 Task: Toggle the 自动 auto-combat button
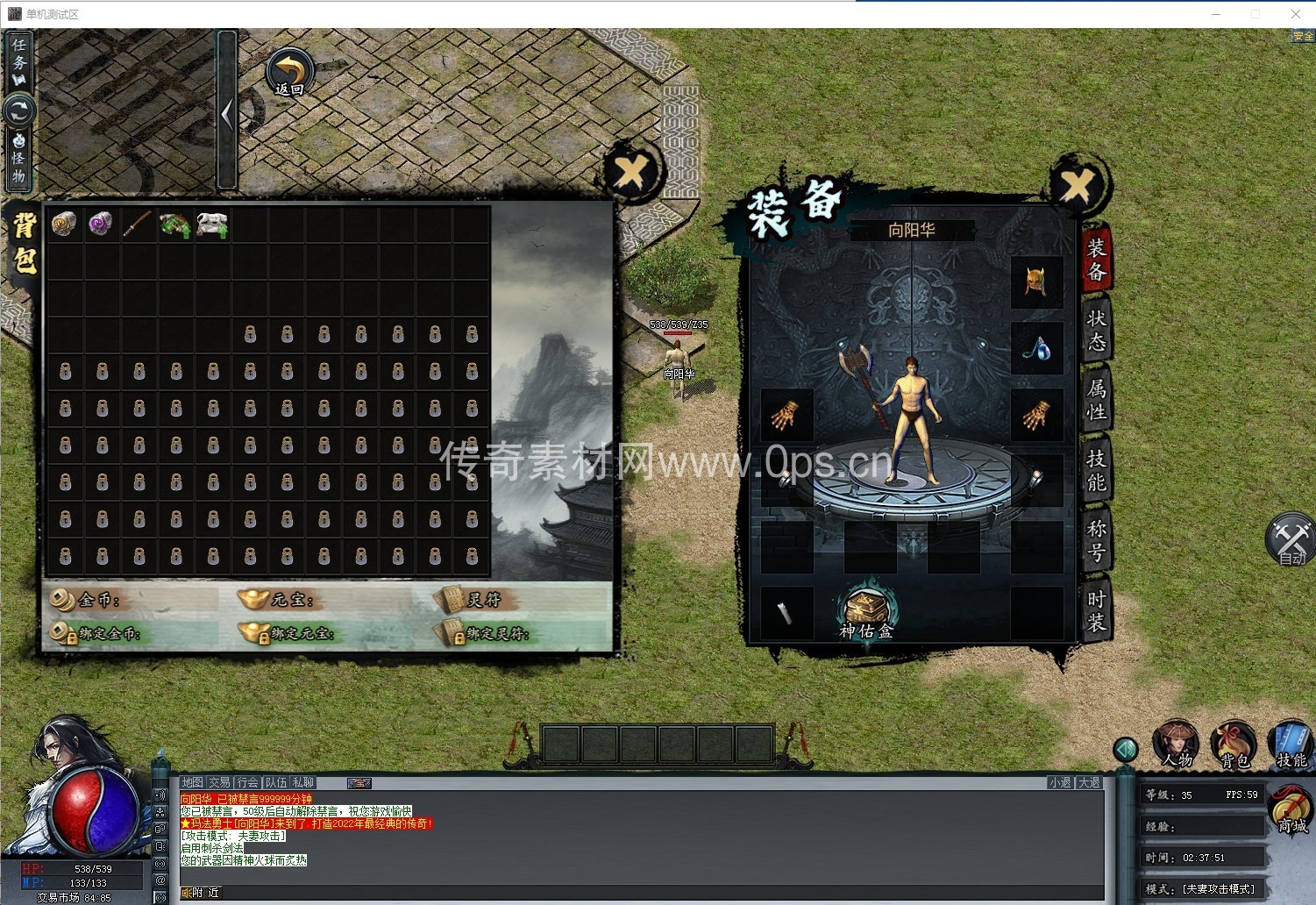pos(1290,539)
